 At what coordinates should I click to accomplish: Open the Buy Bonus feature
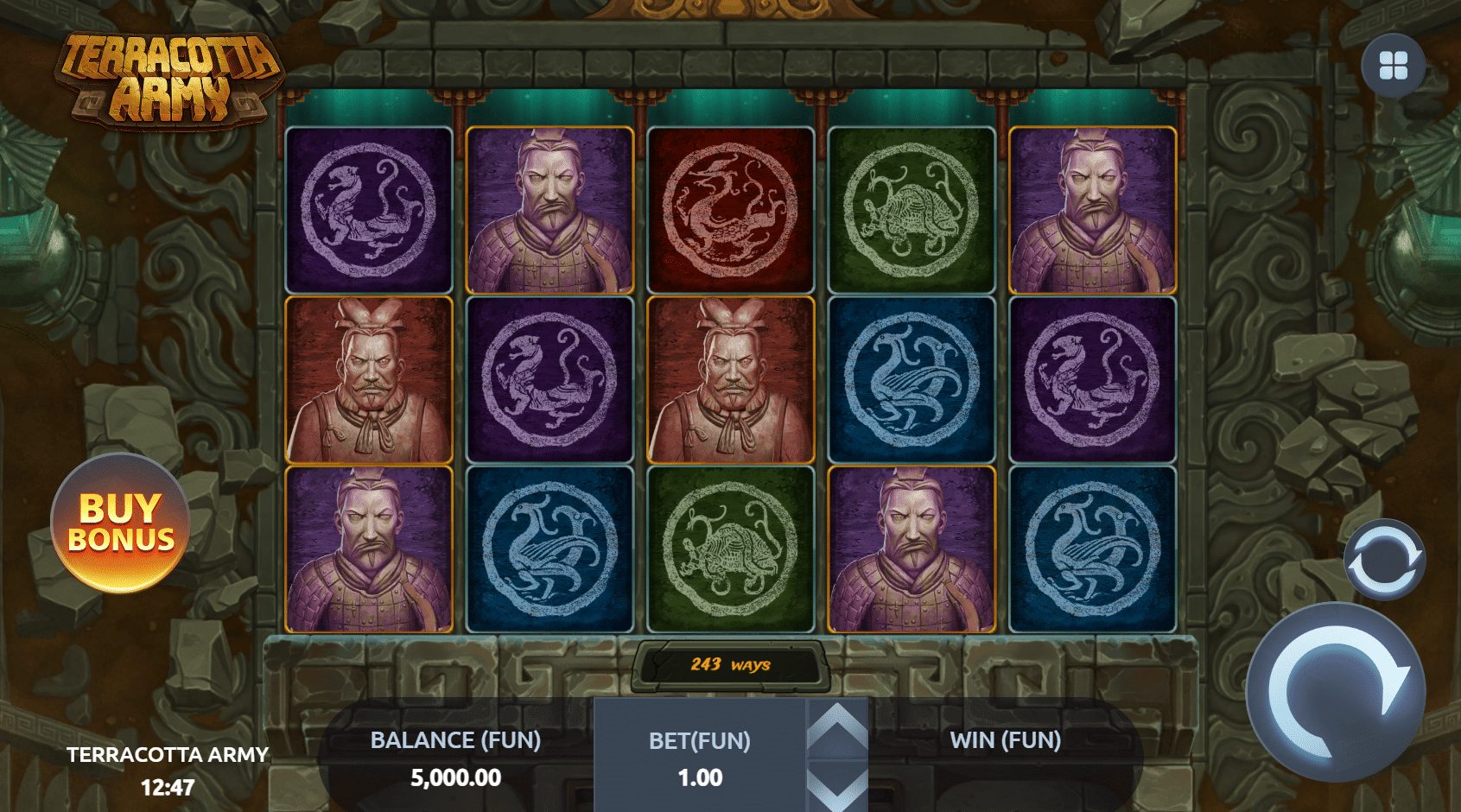120,523
